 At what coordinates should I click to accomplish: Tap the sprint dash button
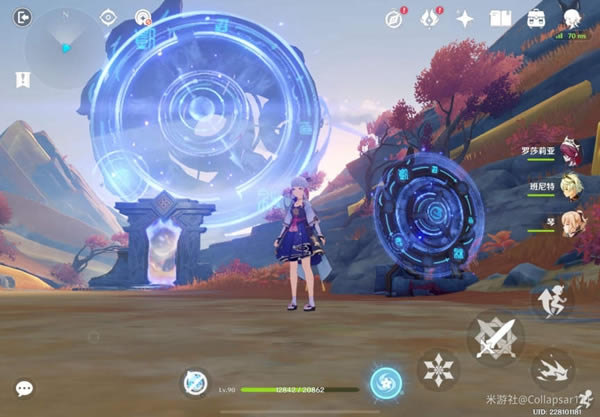551,369
